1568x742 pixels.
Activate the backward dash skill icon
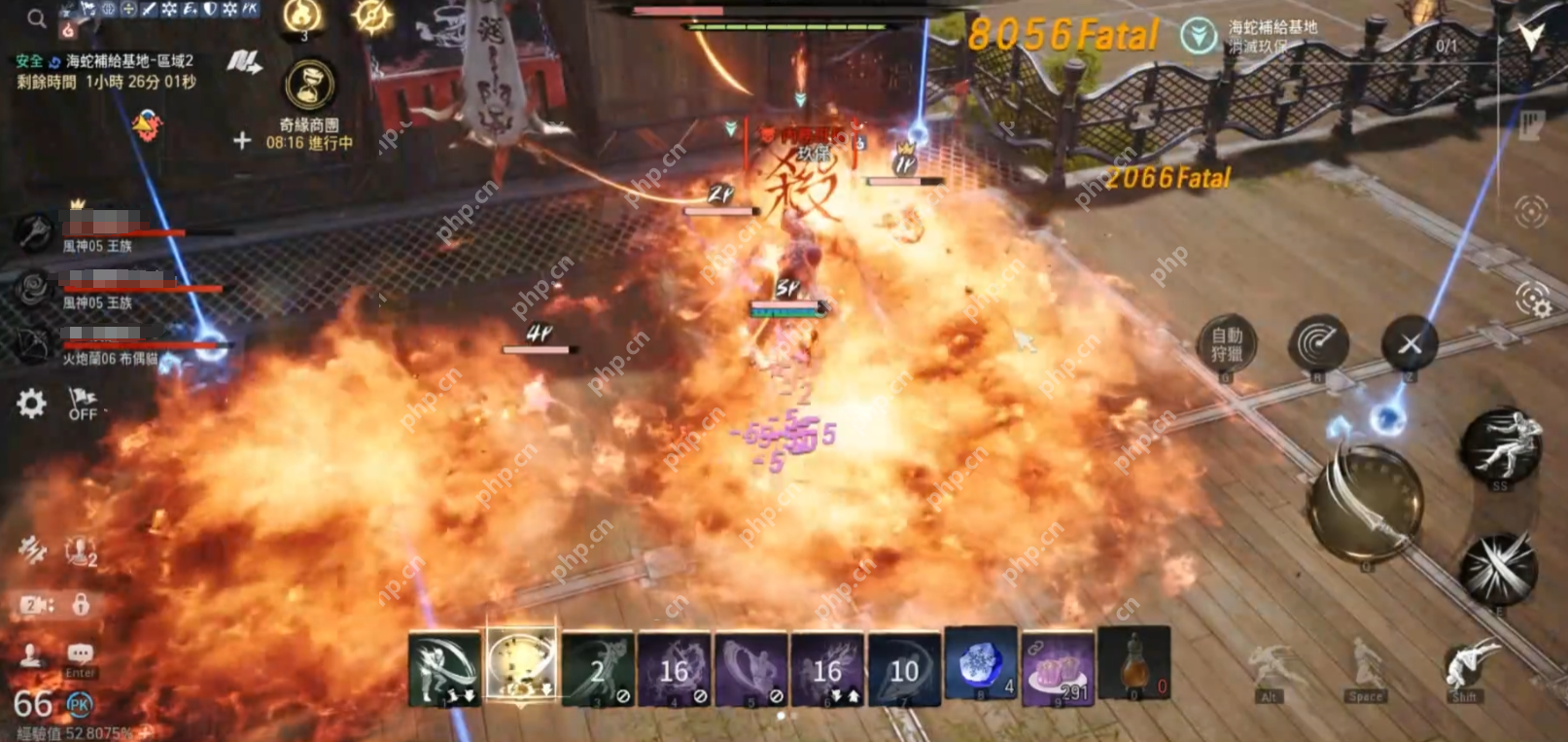pyautogui.click(x=1500, y=443)
